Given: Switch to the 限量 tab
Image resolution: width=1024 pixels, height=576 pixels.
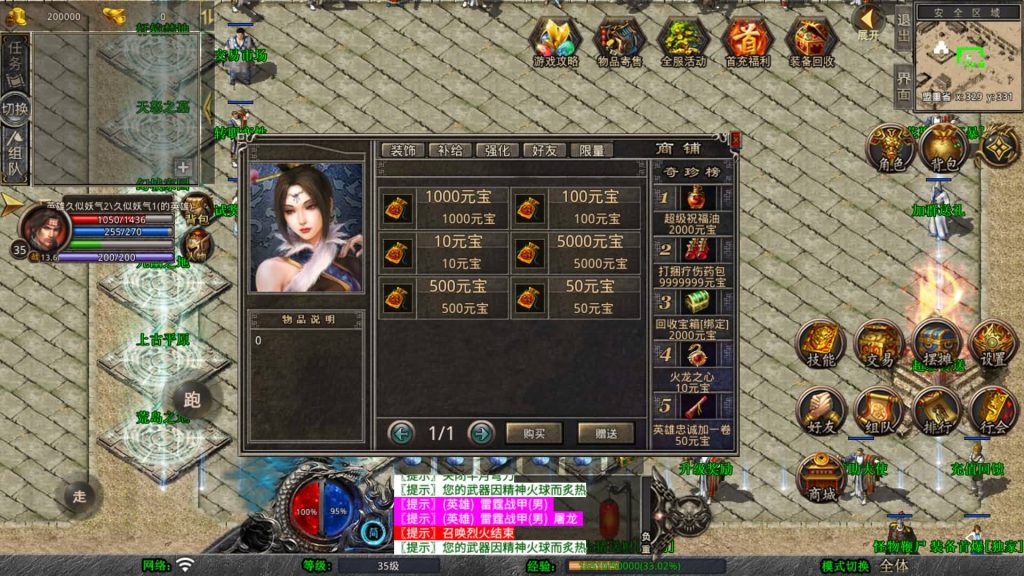Looking at the screenshot, I should point(592,150).
